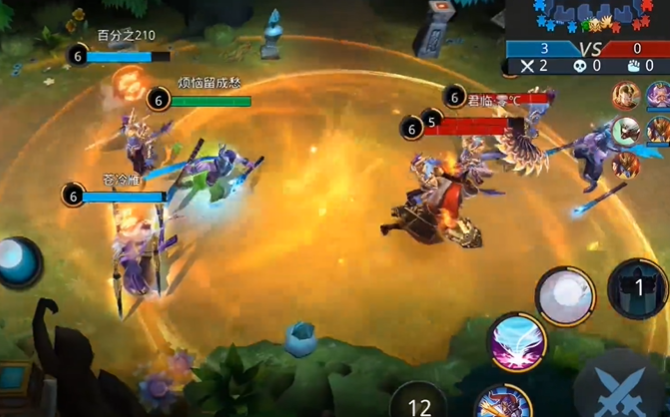Cast the blue-purple energy burst skill
The width and height of the screenshot is (670, 417).
point(517,344)
